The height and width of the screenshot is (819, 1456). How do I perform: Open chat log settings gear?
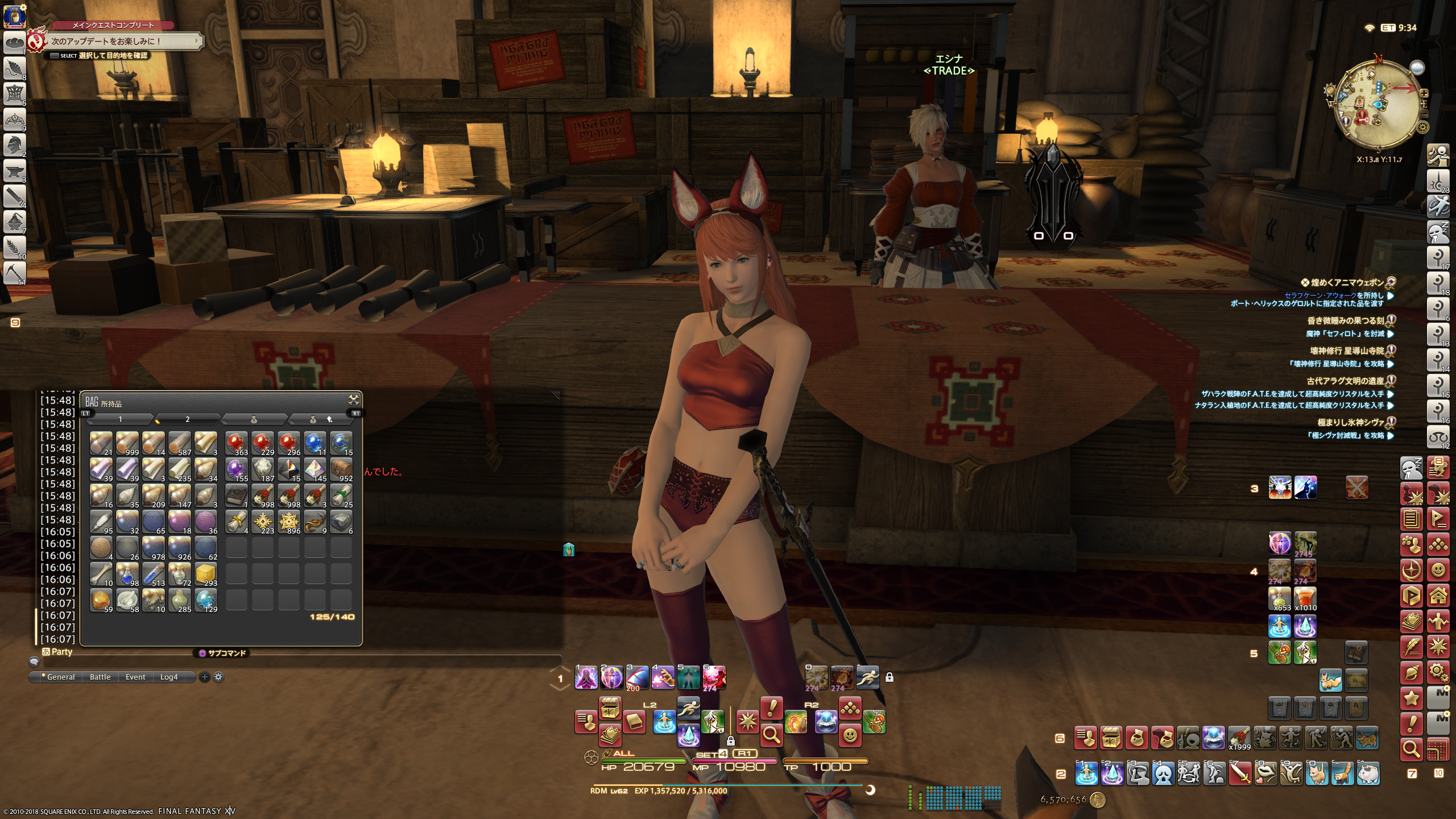(218, 677)
